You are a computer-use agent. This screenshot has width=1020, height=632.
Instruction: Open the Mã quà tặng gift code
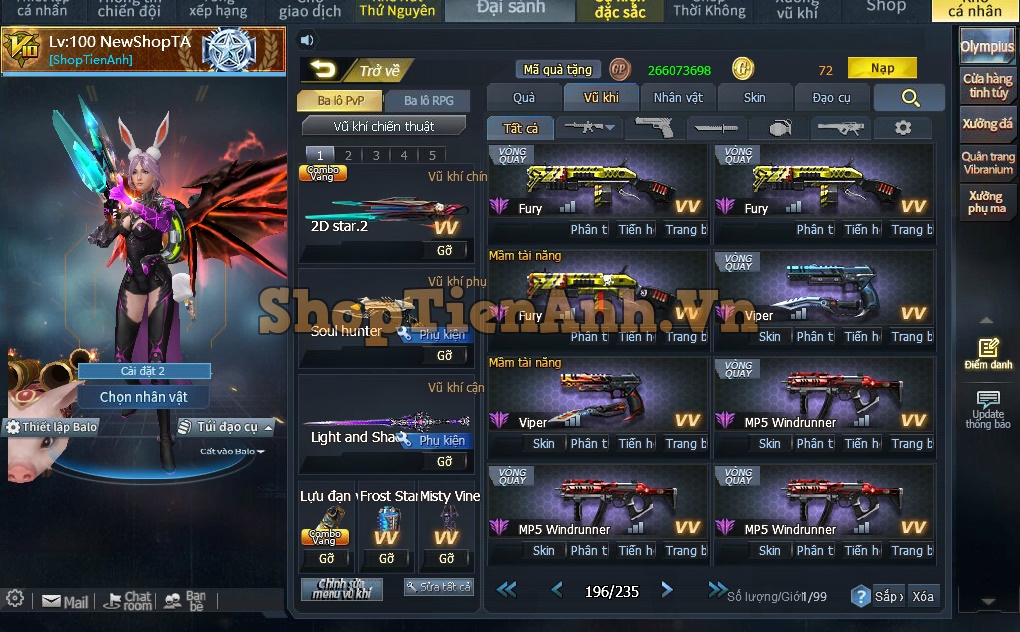tap(558, 70)
